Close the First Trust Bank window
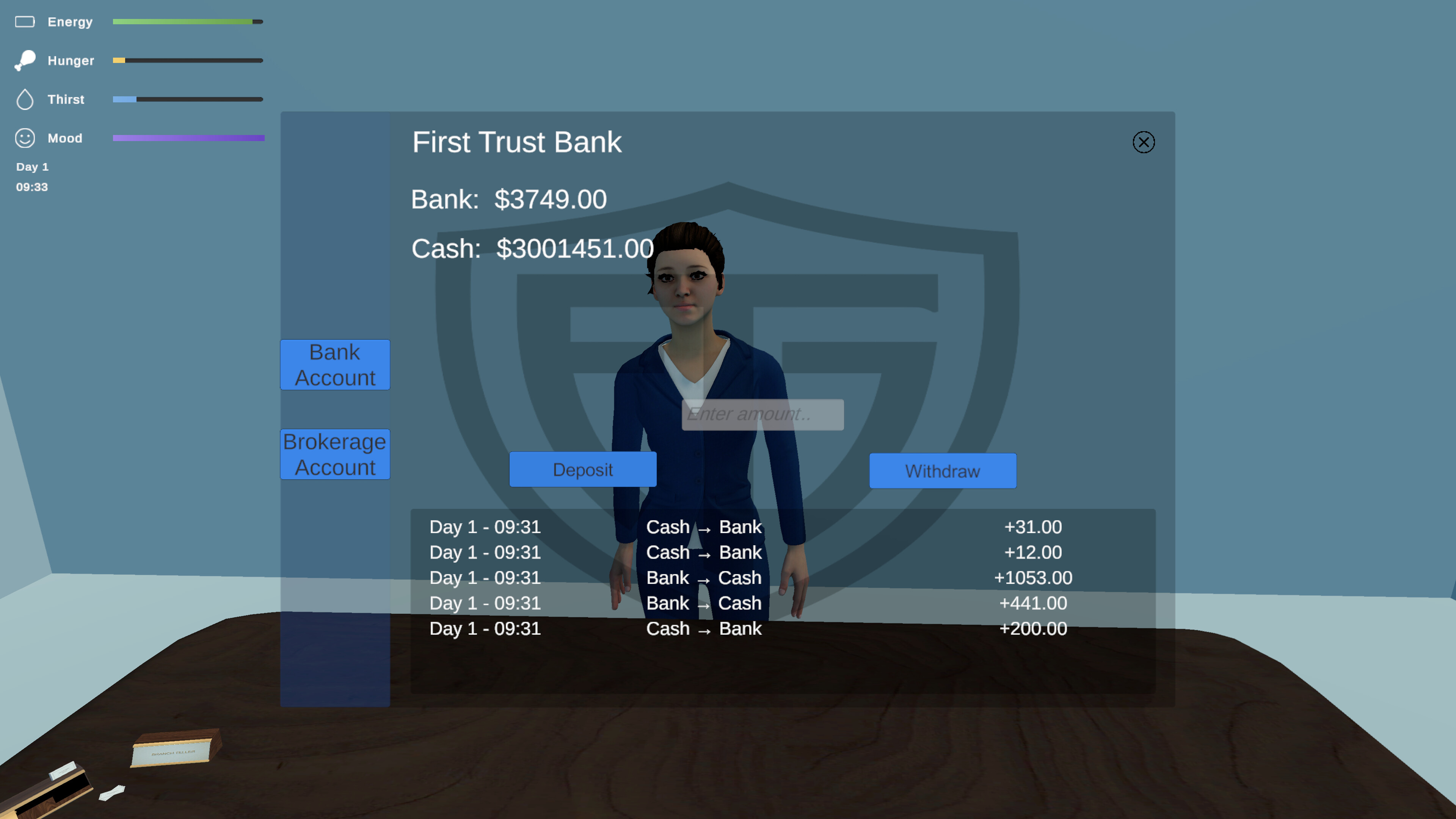 point(1144,142)
